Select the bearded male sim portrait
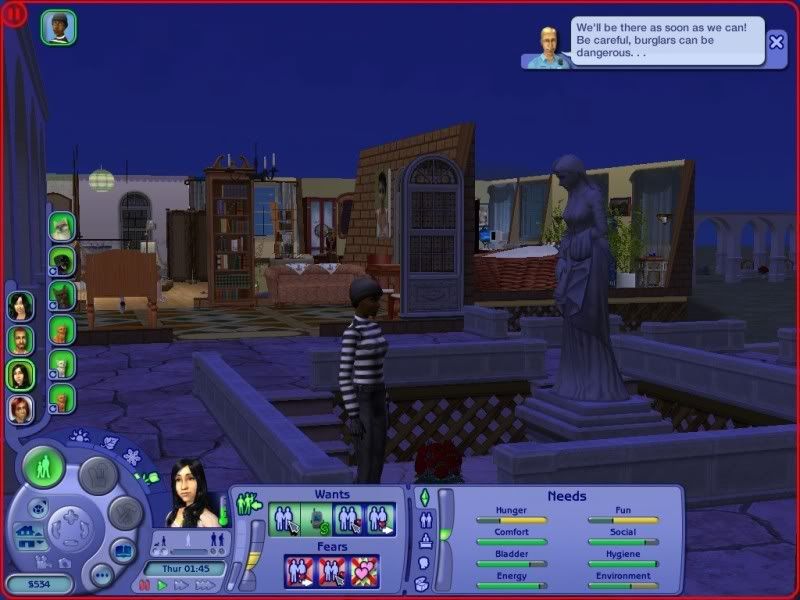The height and width of the screenshot is (600, 800). click(x=20, y=341)
